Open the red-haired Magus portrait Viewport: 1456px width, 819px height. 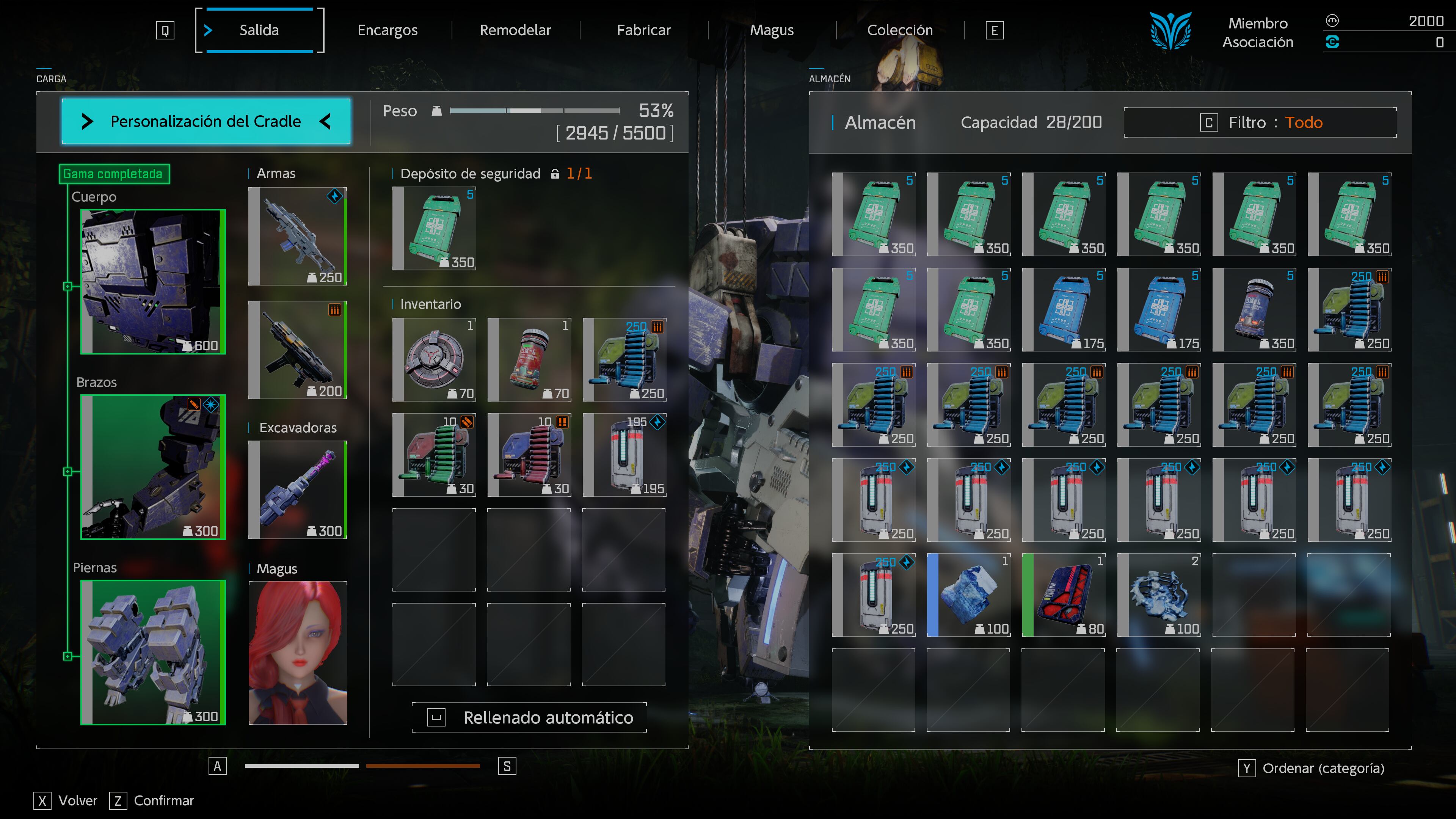click(x=298, y=653)
